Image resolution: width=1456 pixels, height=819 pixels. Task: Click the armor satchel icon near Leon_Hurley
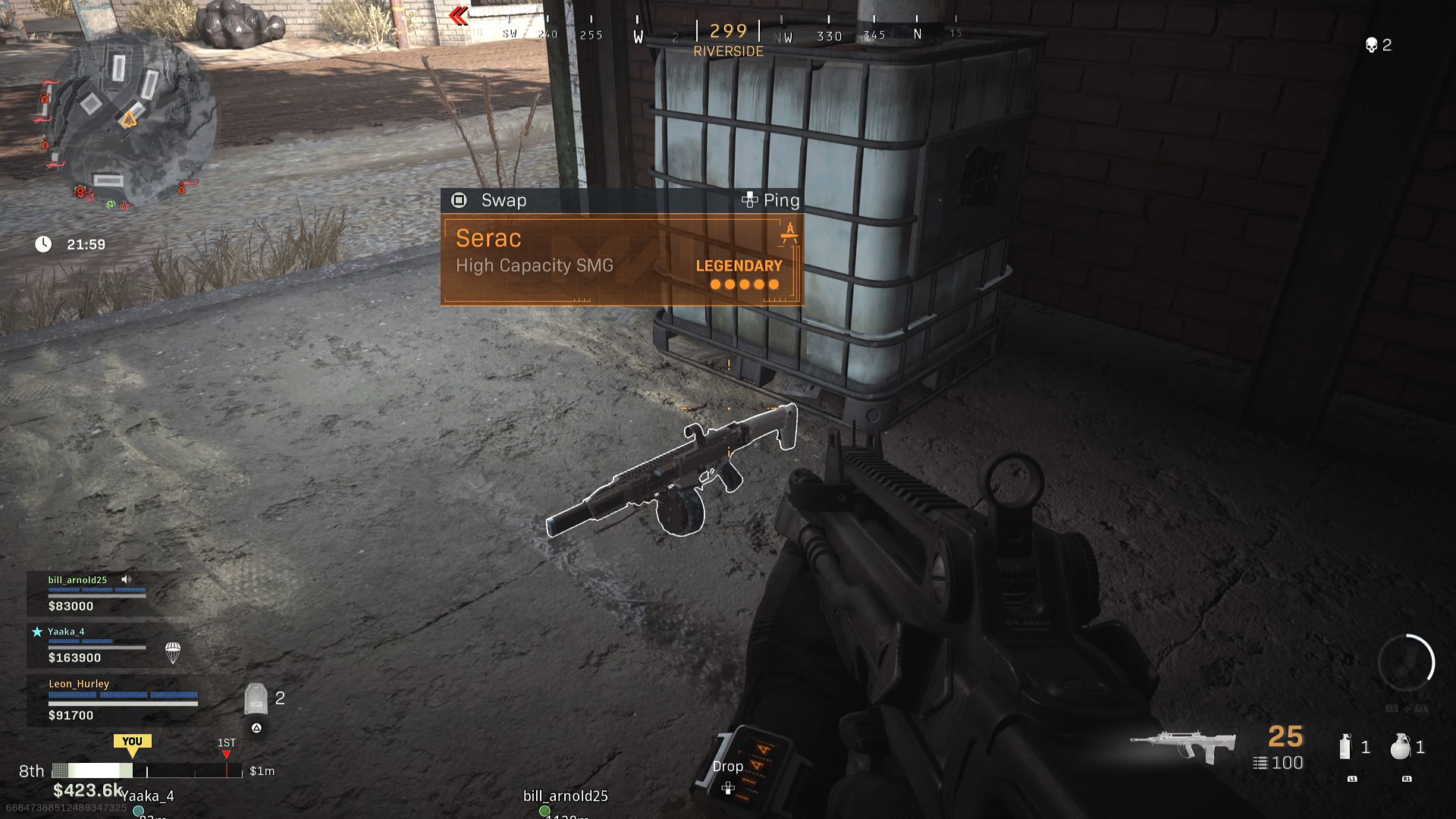258,698
